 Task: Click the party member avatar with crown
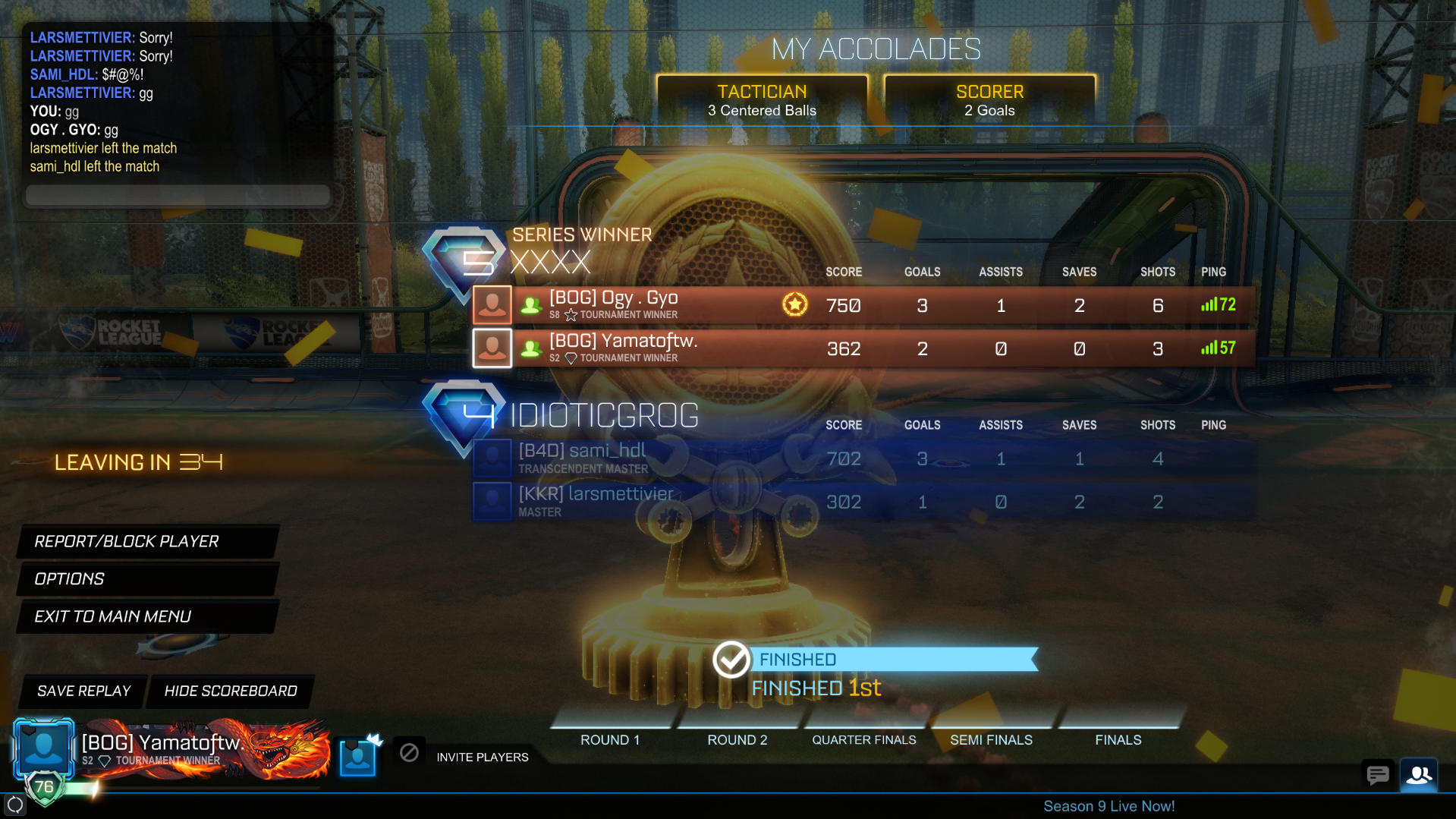[357, 756]
